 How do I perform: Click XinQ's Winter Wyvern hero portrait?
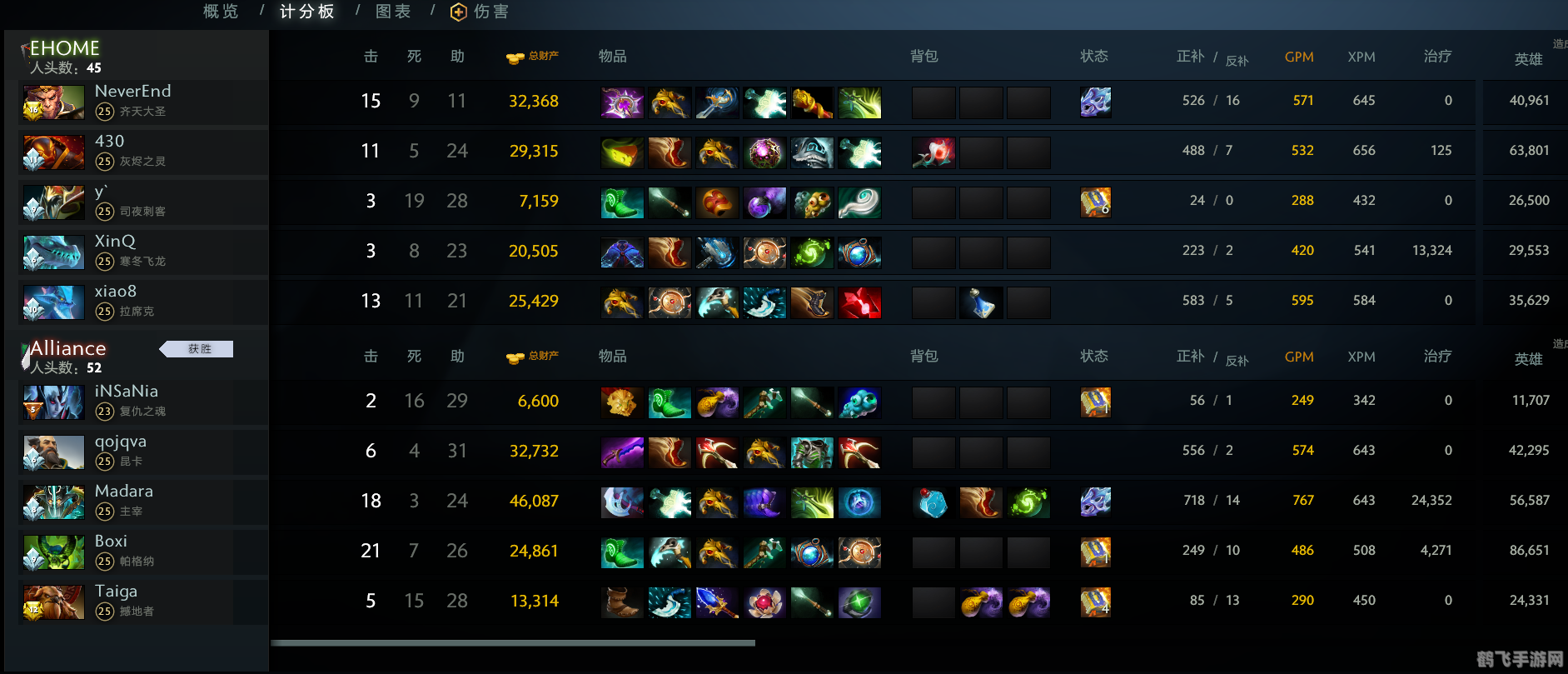click(x=53, y=252)
